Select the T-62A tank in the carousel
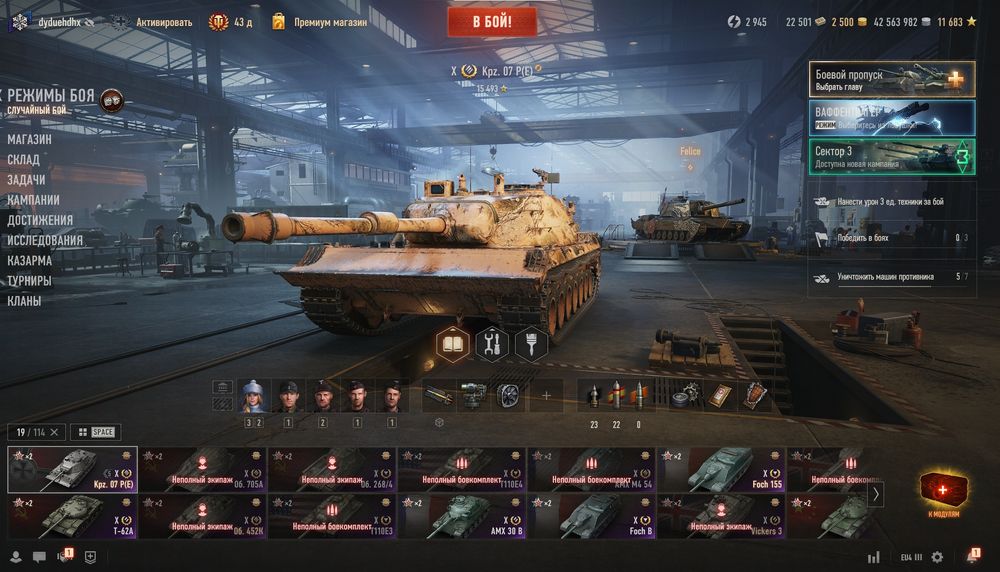The height and width of the screenshot is (572, 1000). (72, 517)
